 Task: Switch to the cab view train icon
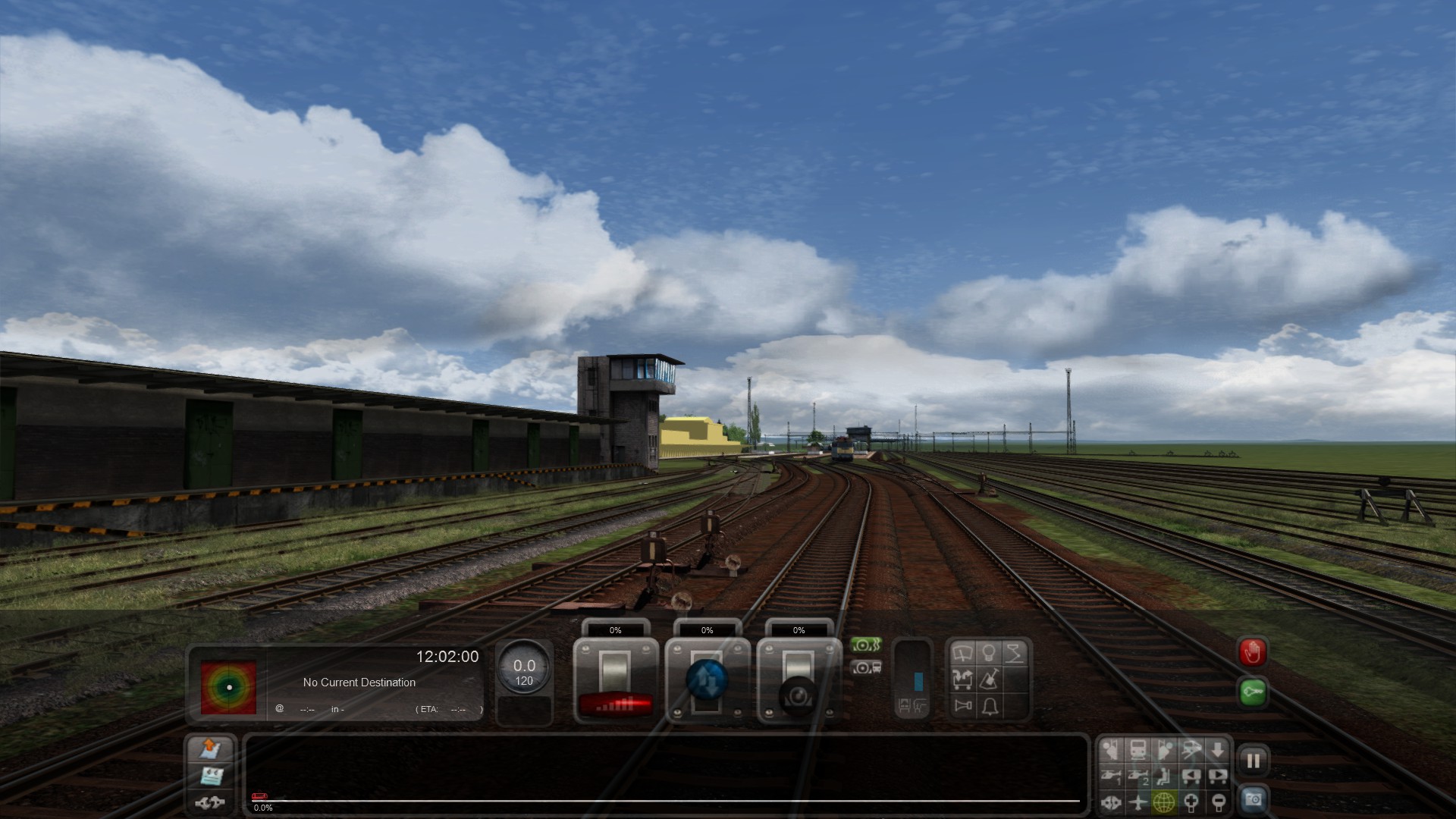tap(1137, 750)
